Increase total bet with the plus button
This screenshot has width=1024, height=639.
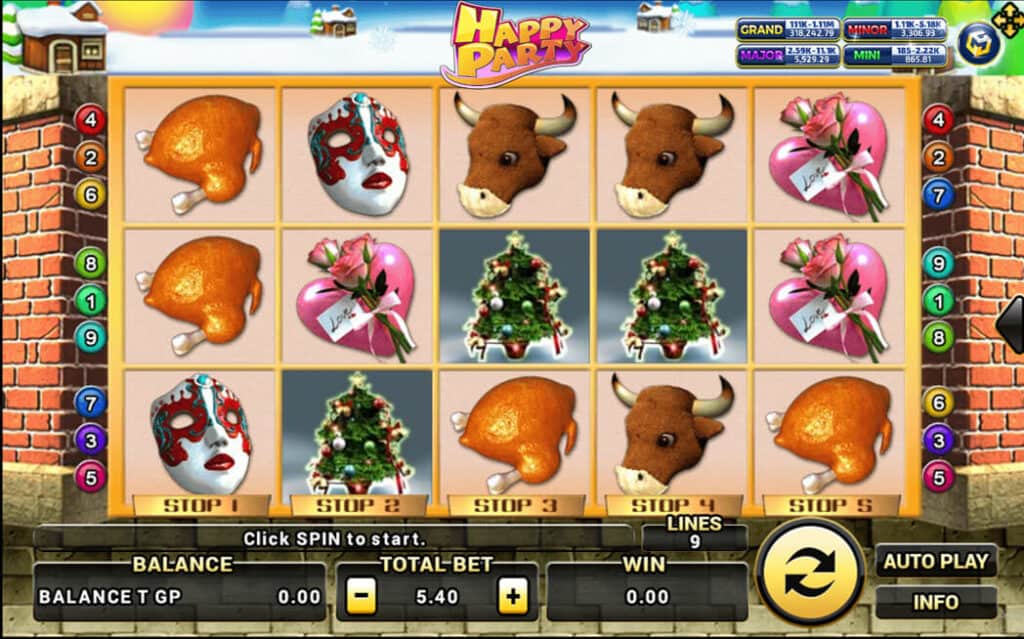coord(513,597)
